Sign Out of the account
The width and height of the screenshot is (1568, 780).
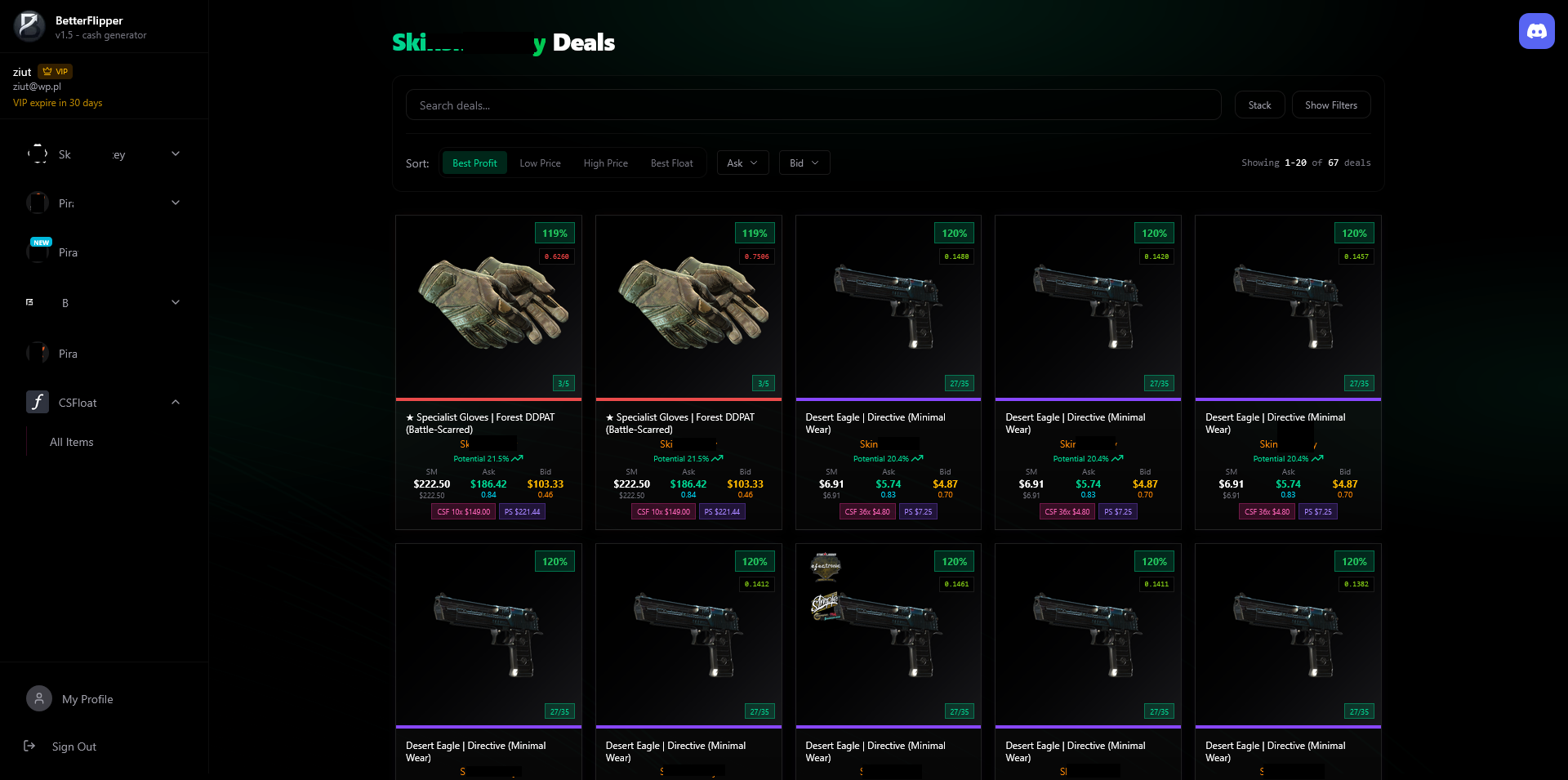point(73,747)
